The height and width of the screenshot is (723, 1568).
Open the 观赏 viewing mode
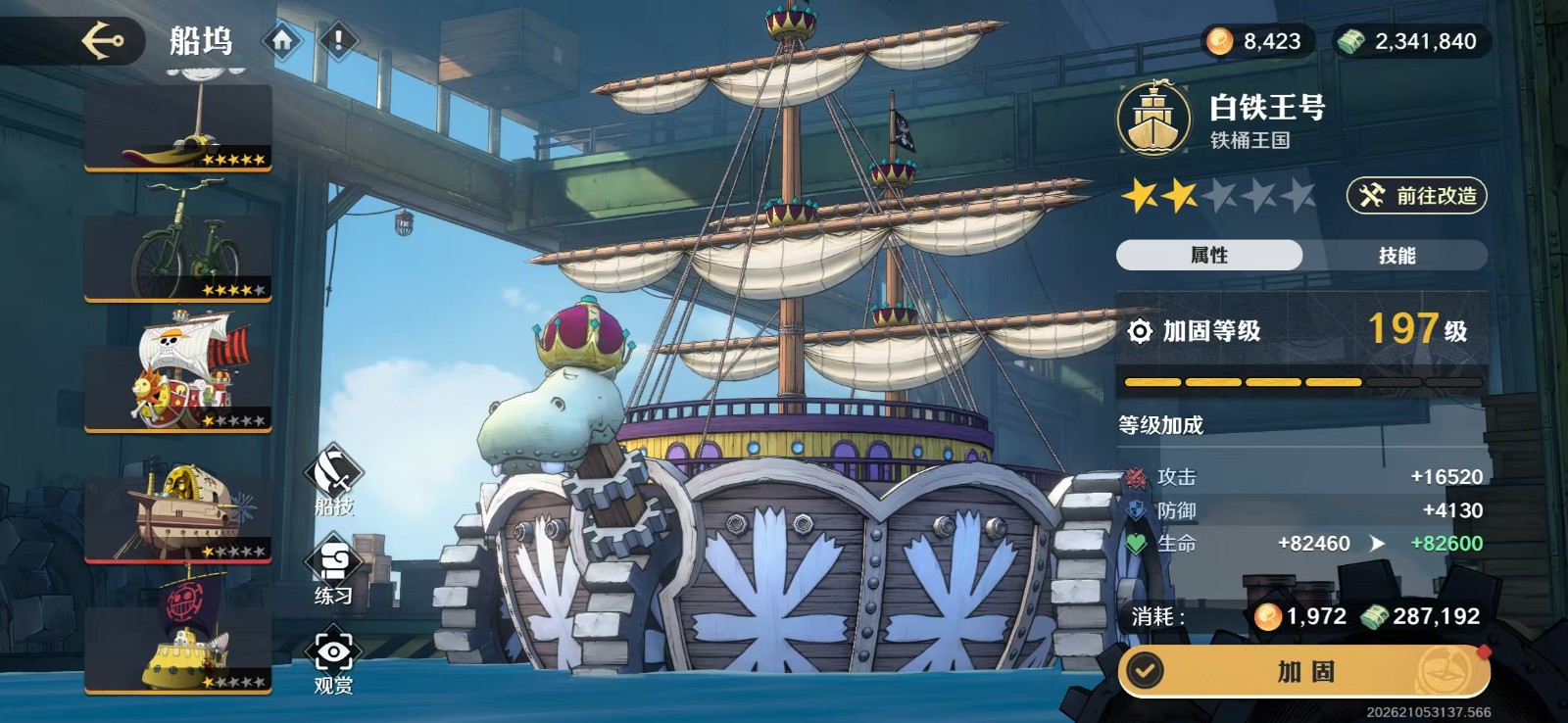pyautogui.click(x=334, y=661)
